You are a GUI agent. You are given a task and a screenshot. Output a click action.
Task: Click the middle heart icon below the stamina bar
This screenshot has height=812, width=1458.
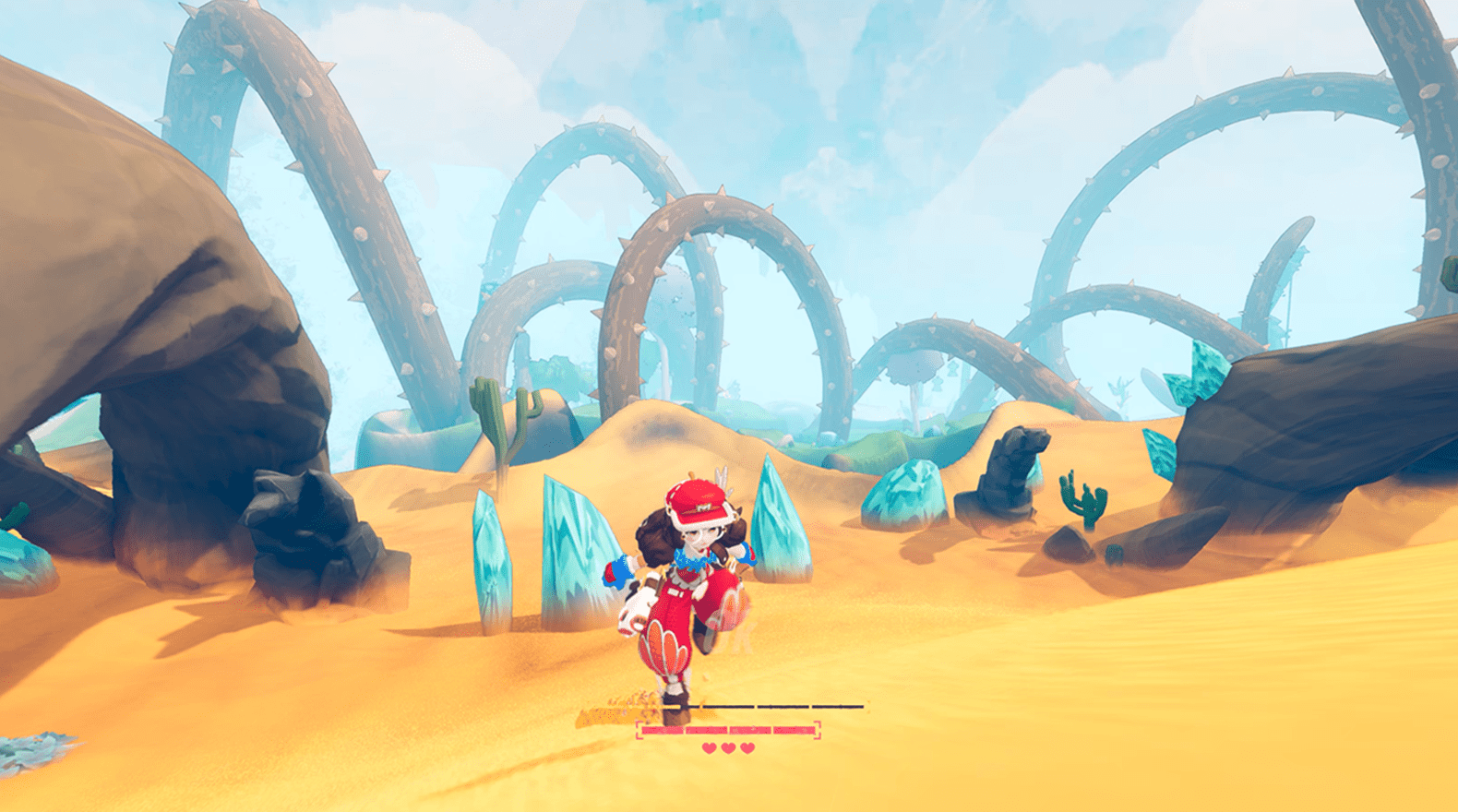pos(728,747)
